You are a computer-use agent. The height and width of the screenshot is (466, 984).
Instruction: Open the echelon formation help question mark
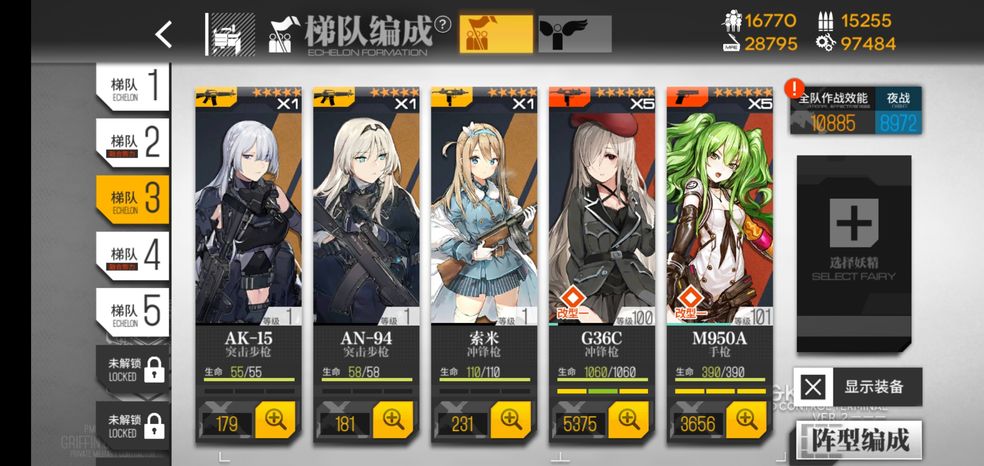pyautogui.click(x=442, y=25)
